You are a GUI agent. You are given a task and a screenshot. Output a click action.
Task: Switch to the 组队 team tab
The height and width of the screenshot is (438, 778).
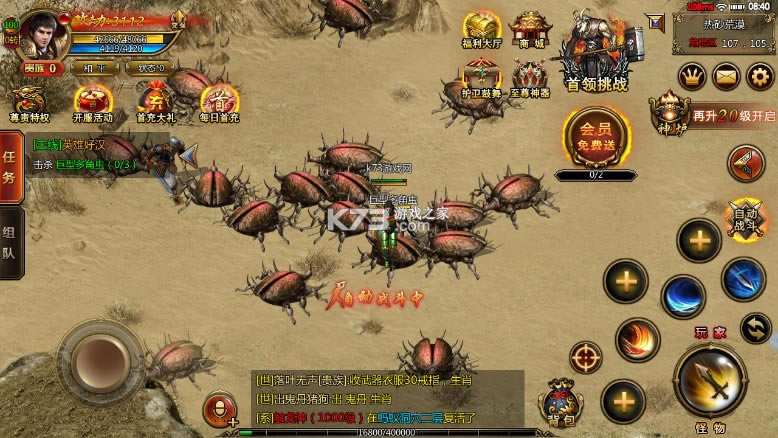click(11, 240)
